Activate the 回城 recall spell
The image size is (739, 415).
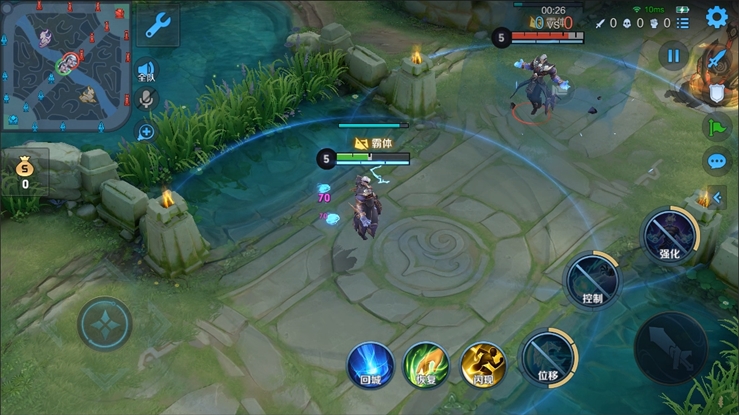click(x=370, y=363)
